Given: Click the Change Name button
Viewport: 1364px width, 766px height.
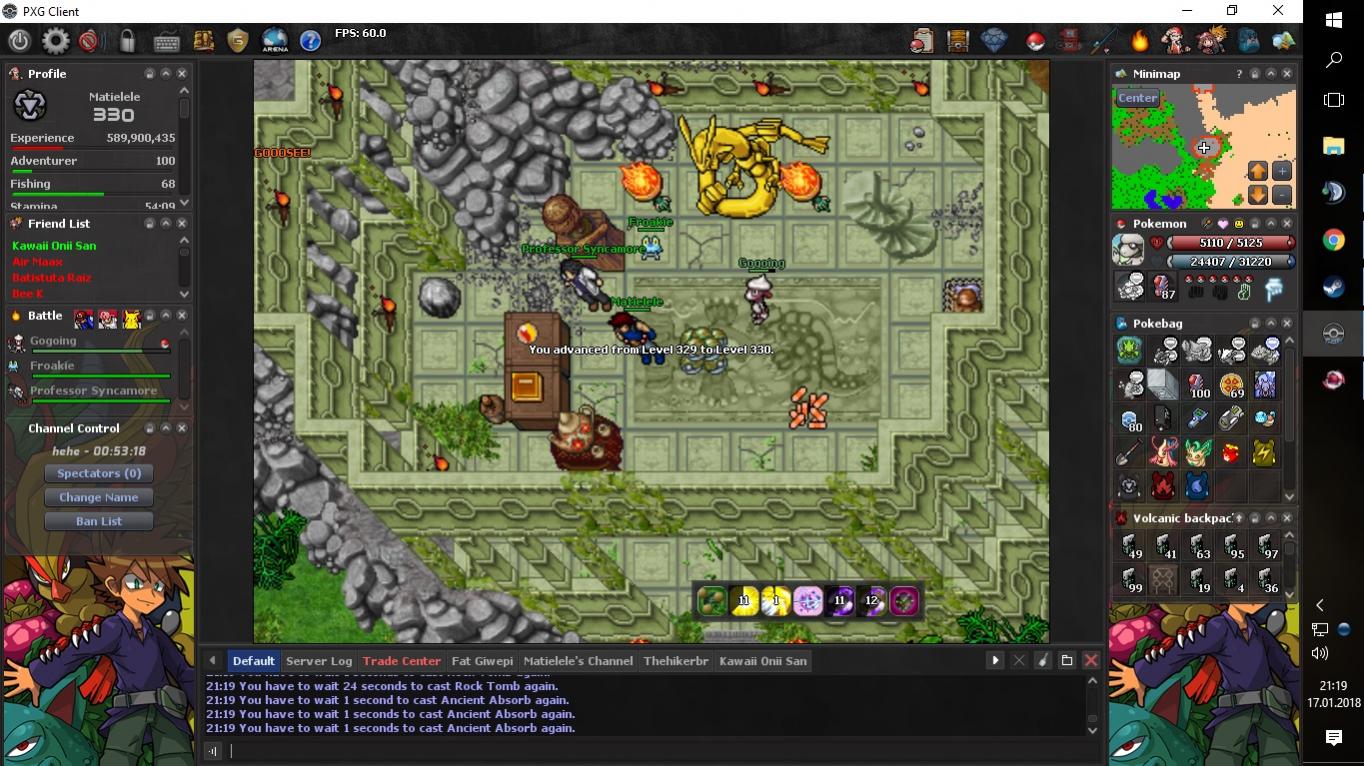Looking at the screenshot, I should pos(99,497).
